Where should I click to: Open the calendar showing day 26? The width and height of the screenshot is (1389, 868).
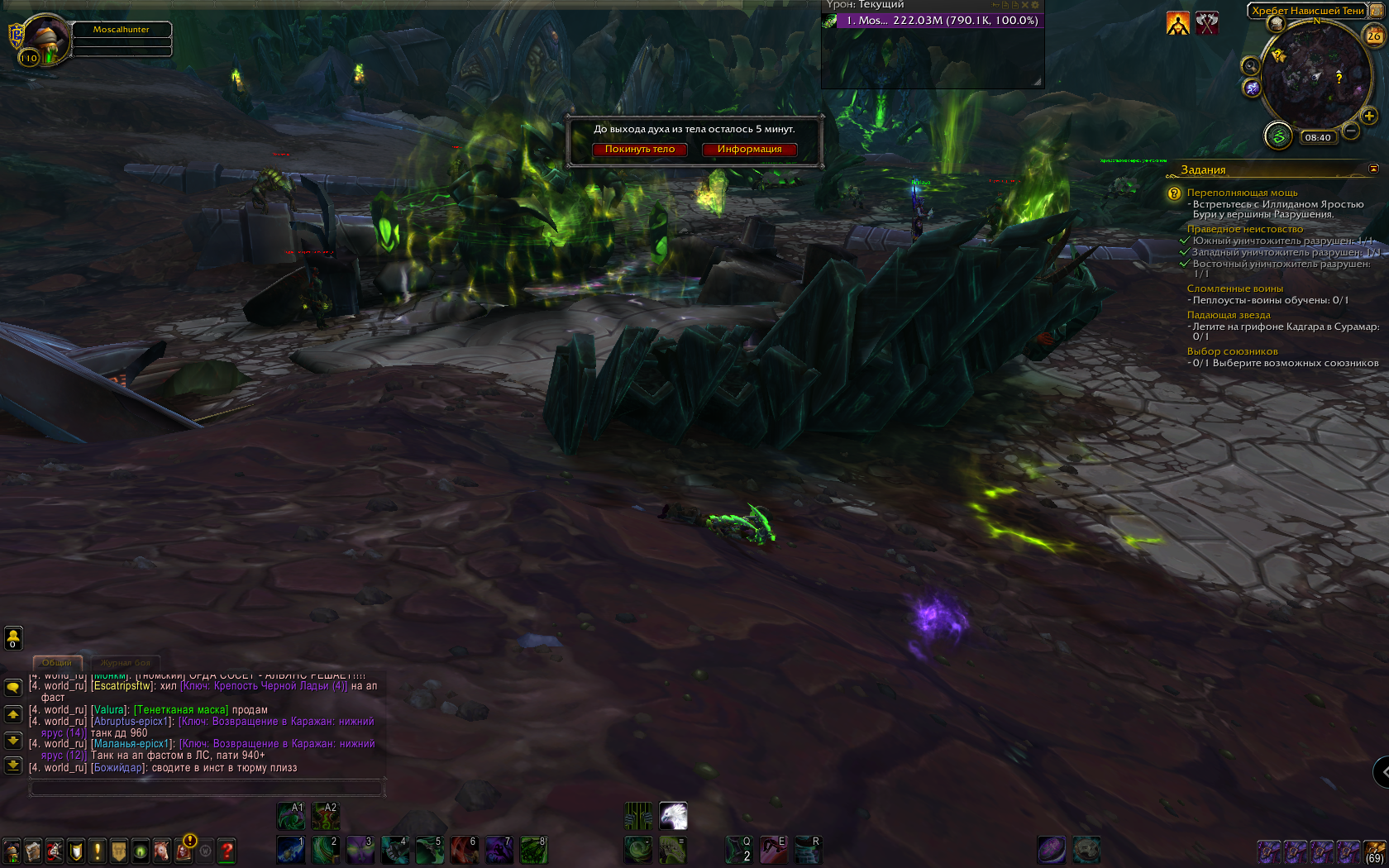[x=1373, y=36]
